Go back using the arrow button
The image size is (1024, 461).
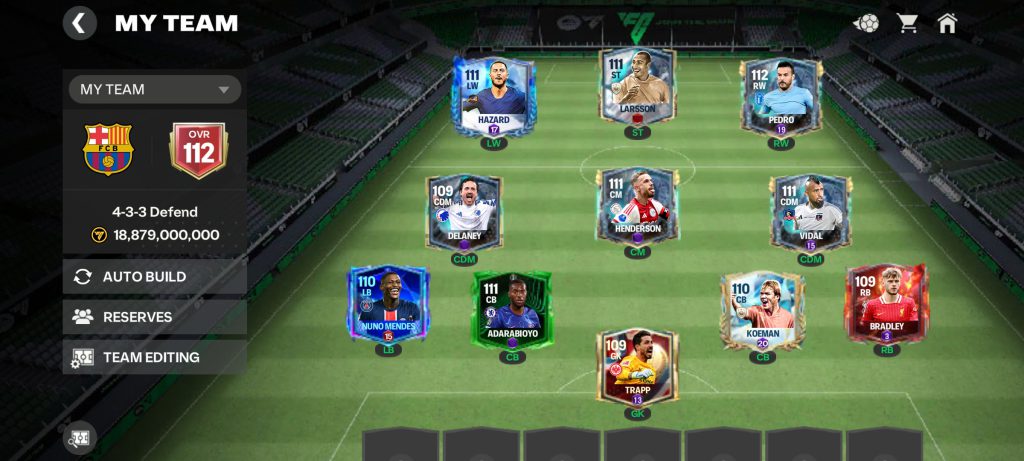pyautogui.click(x=80, y=23)
